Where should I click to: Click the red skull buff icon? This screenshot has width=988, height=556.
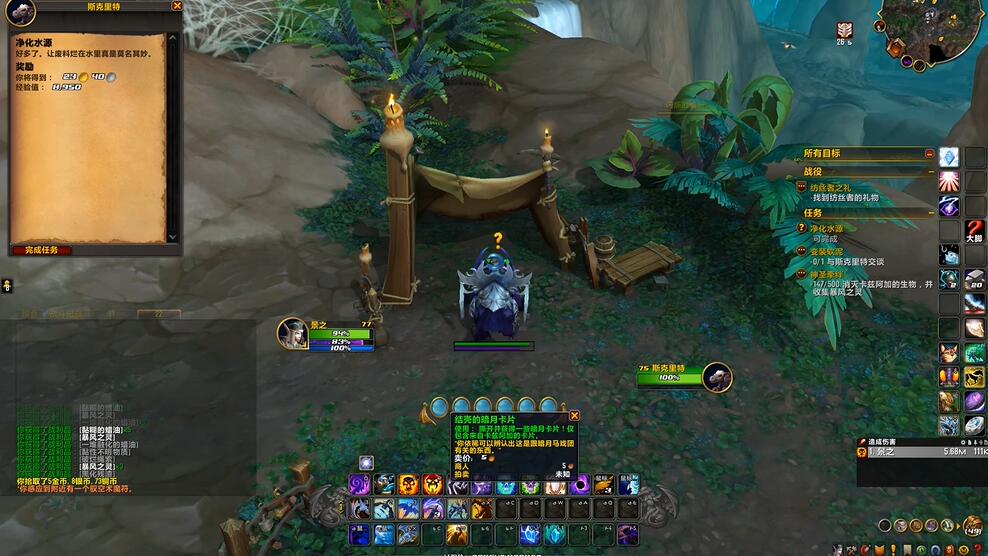point(845,31)
